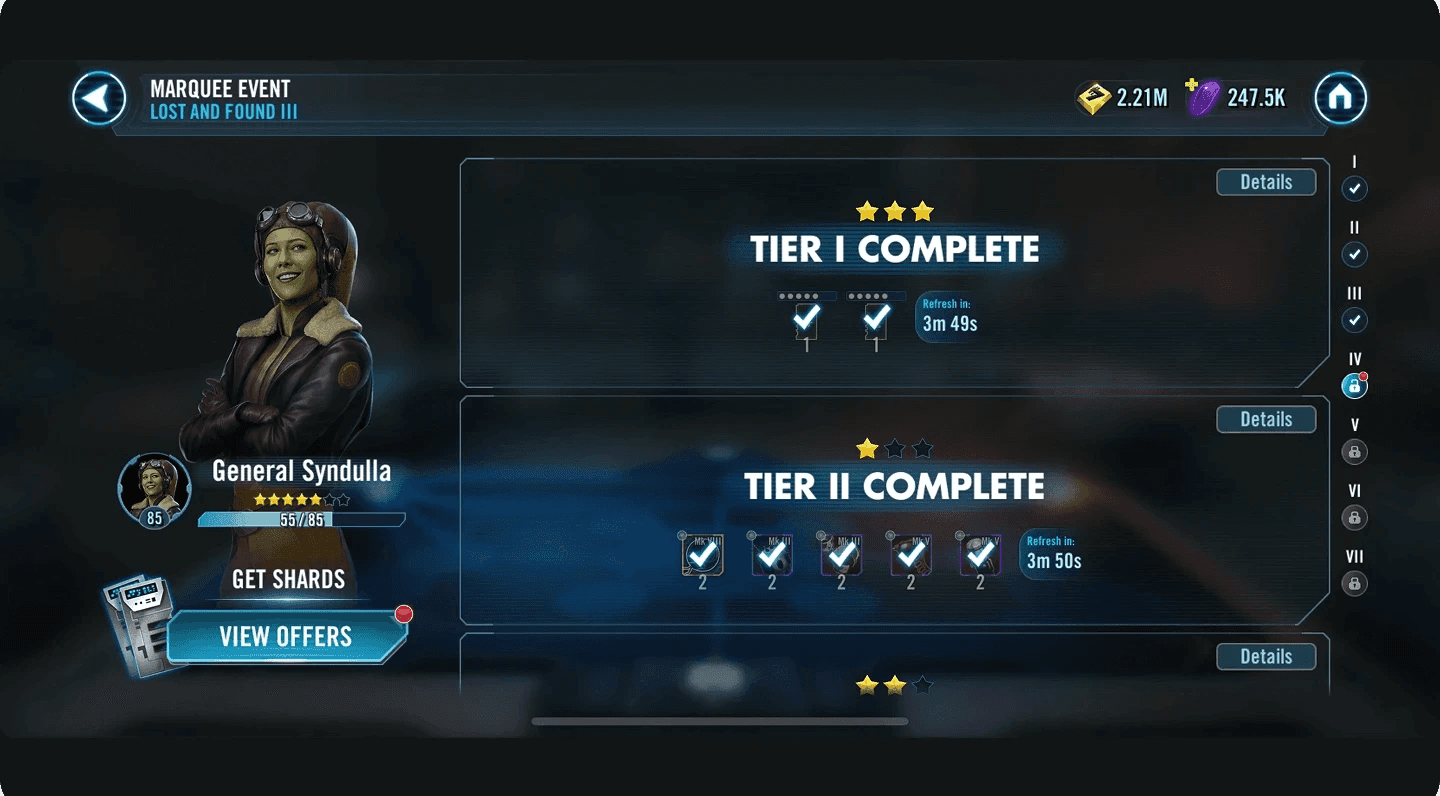The image size is (1440, 796).
Task: Show Details for the third tier
Action: [1266, 656]
